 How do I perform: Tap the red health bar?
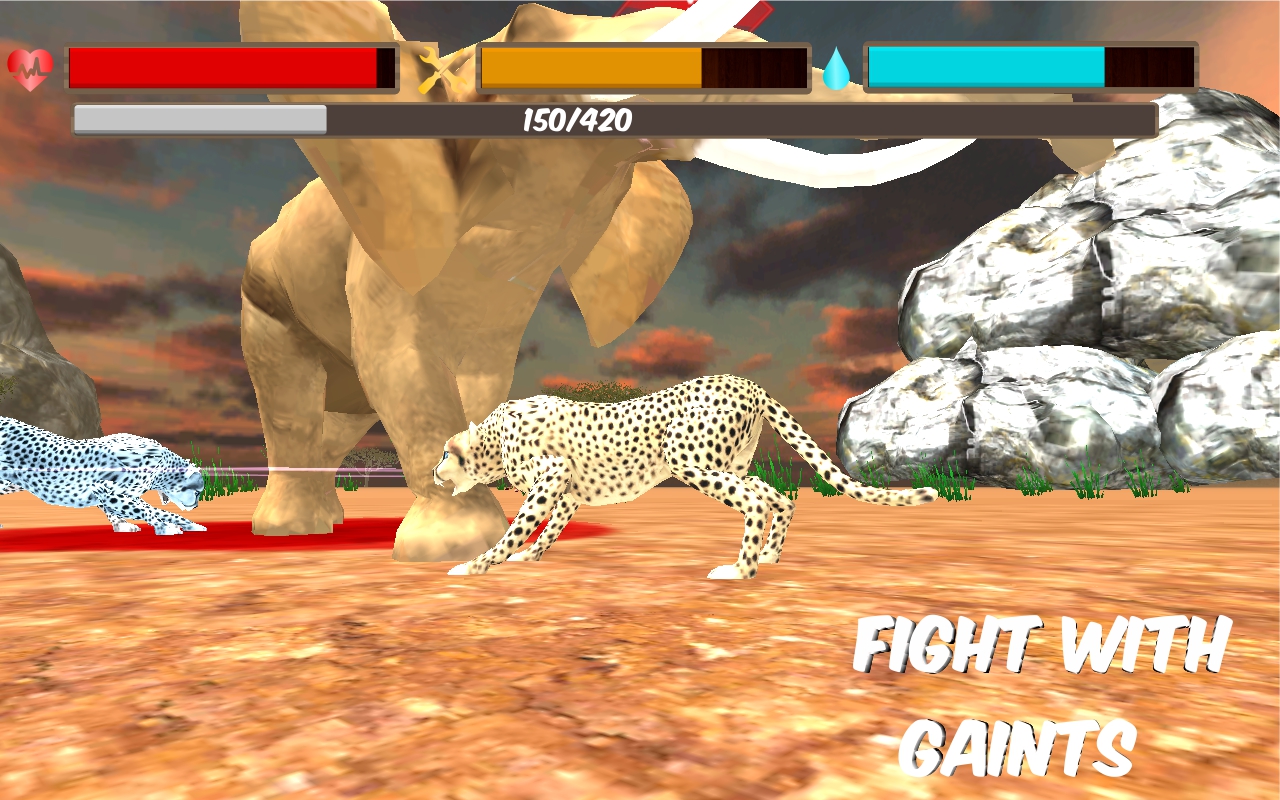tap(220, 66)
